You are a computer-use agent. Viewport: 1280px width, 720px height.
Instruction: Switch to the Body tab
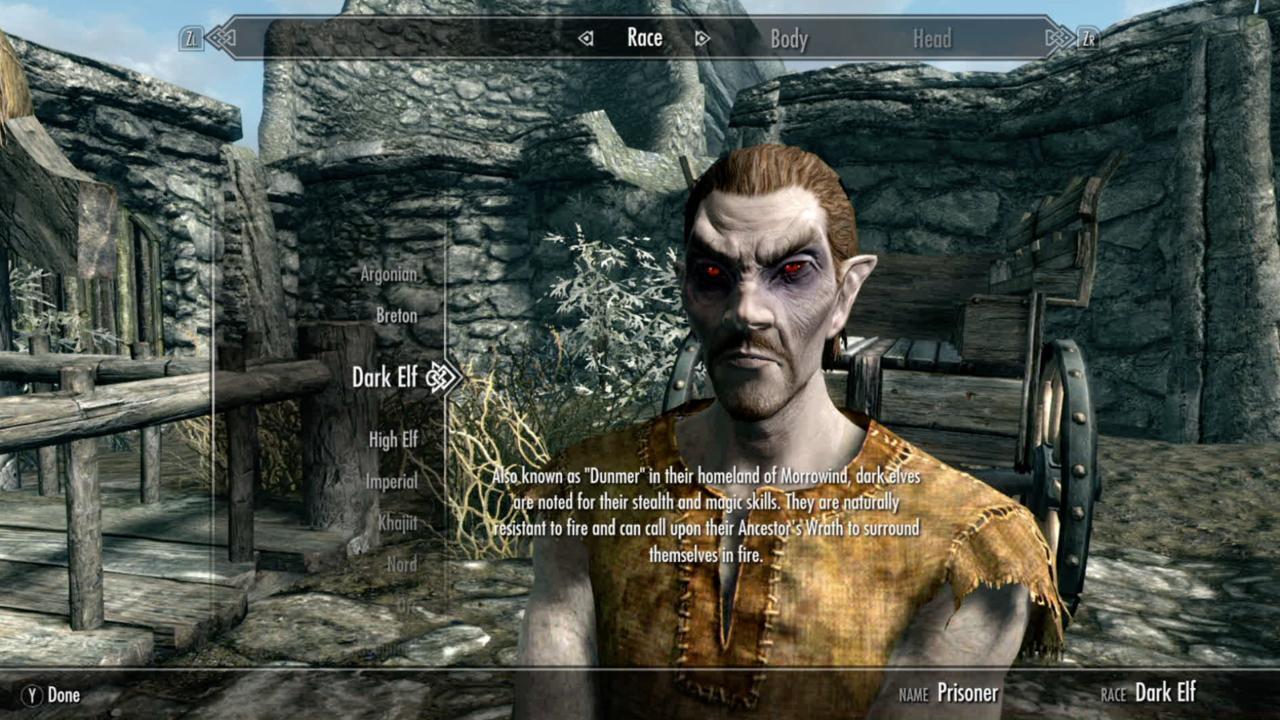(789, 38)
